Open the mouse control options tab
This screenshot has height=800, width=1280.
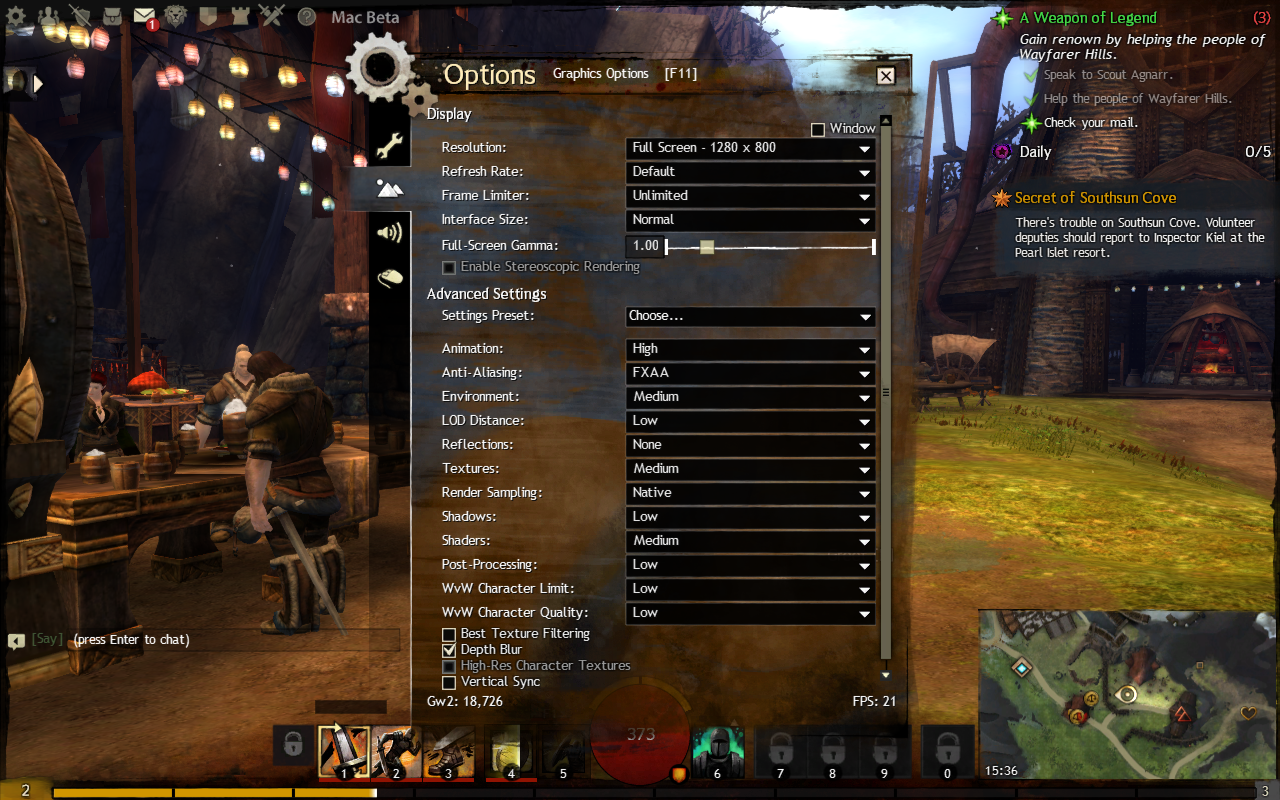[x=389, y=277]
